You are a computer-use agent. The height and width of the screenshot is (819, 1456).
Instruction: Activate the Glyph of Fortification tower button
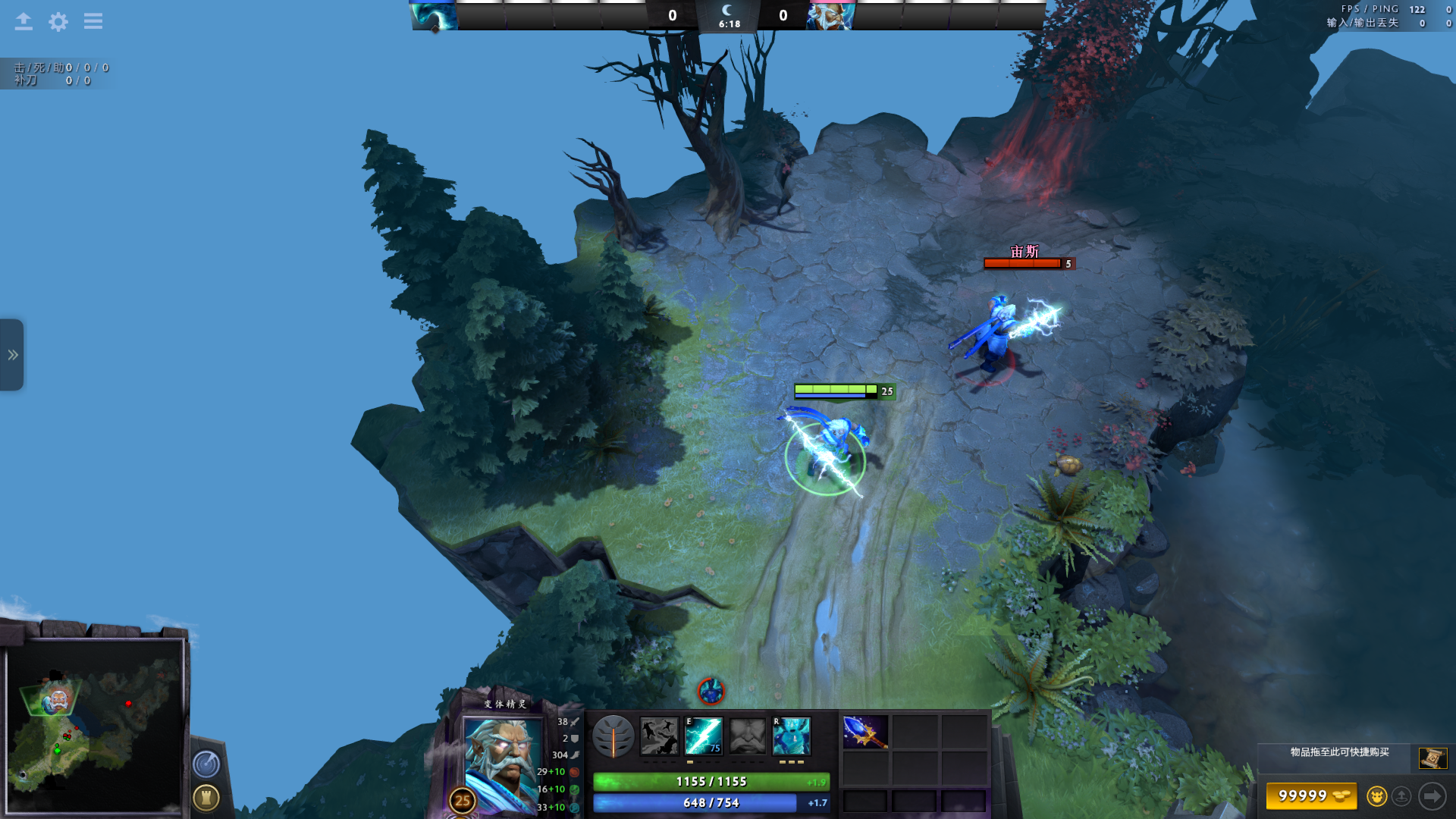[206, 797]
